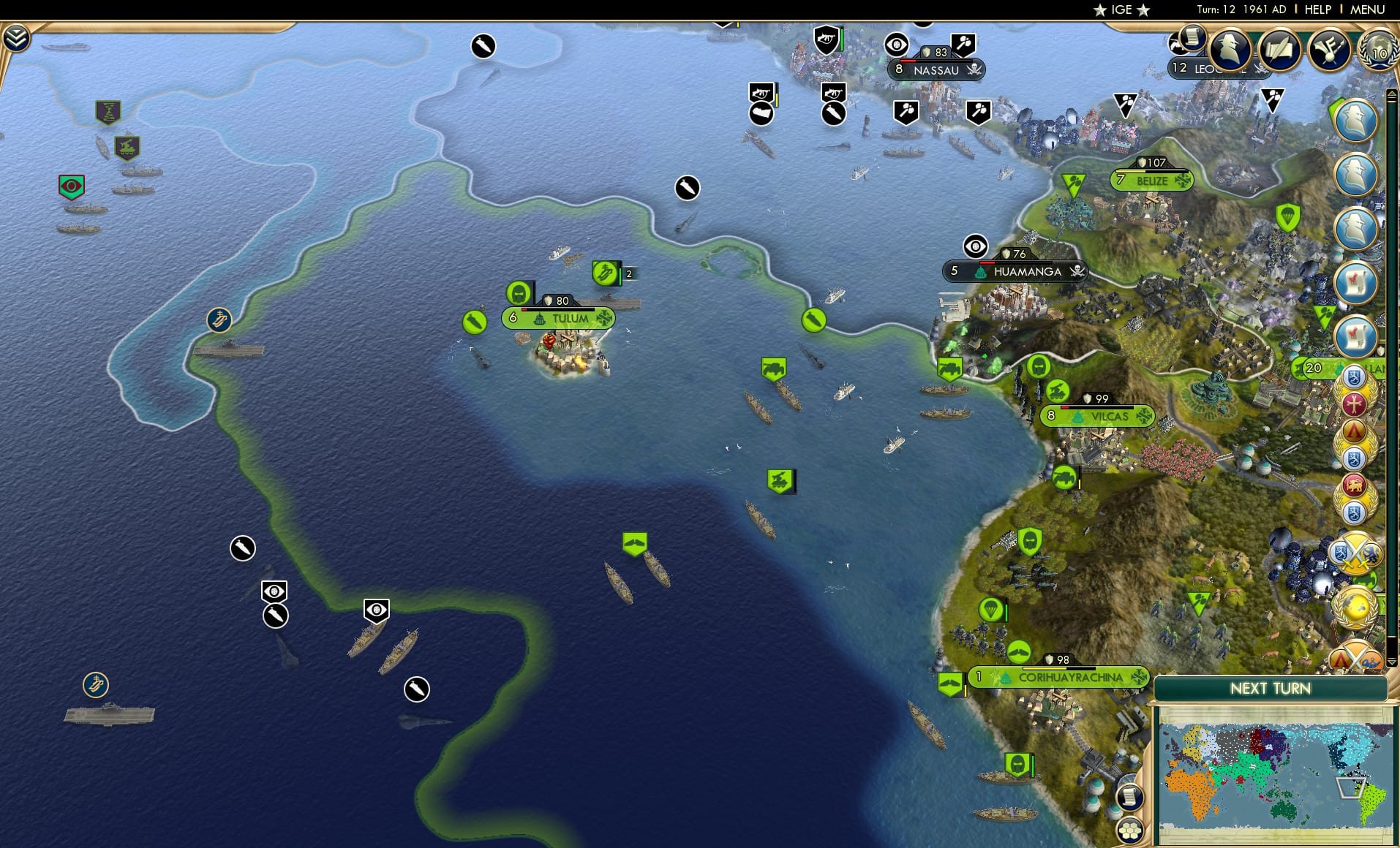1400x848 pixels.
Task: Open the Notification Log scroll beside the minimap
Action: coord(1130,797)
